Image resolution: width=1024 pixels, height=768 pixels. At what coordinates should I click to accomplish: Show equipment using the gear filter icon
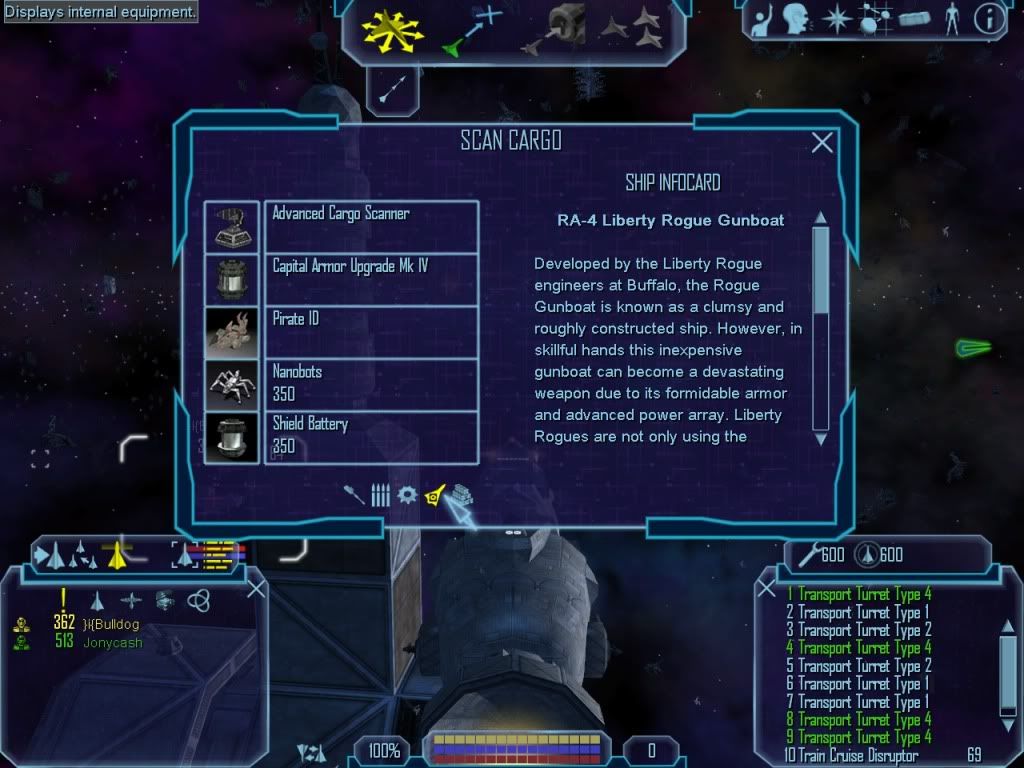[406, 494]
